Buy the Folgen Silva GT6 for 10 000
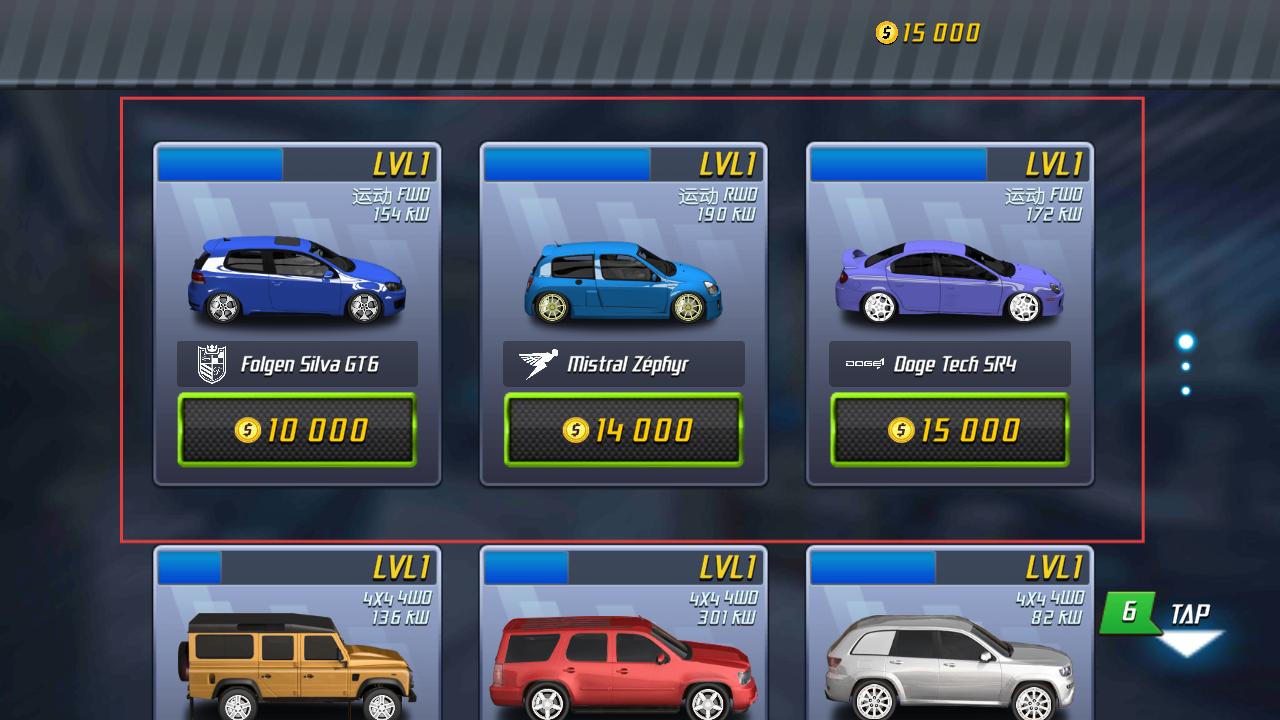 click(x=297, y=430)
